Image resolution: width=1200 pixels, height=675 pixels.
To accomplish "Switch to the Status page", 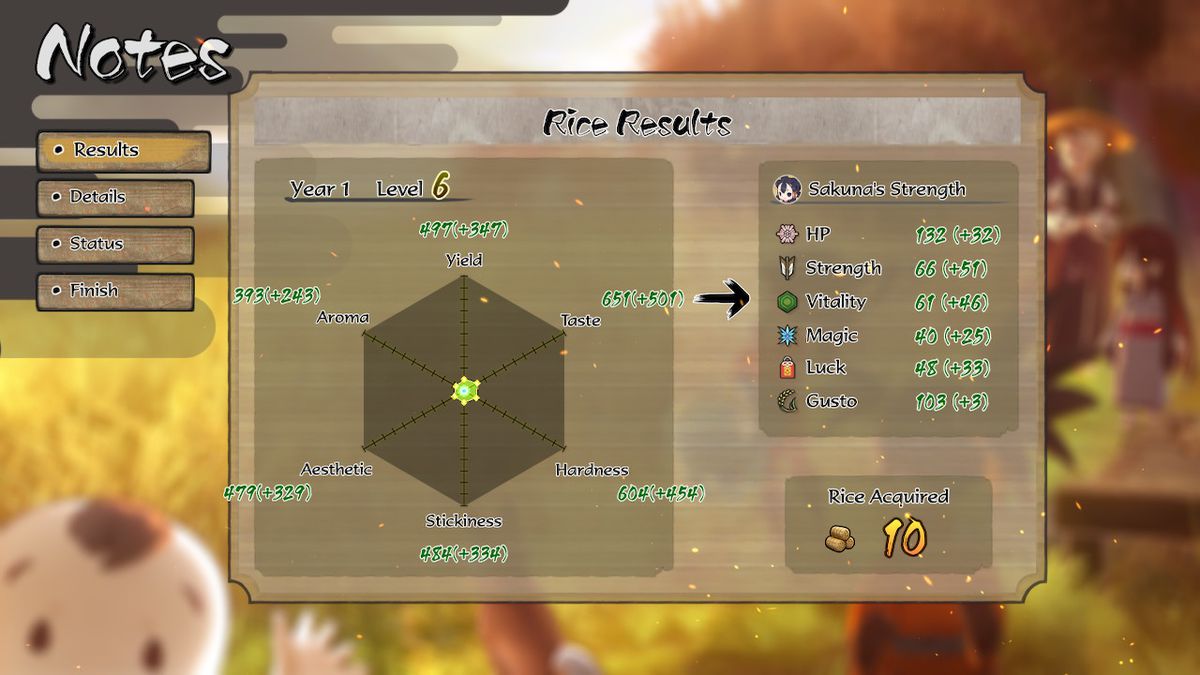I will pos(115,244).
